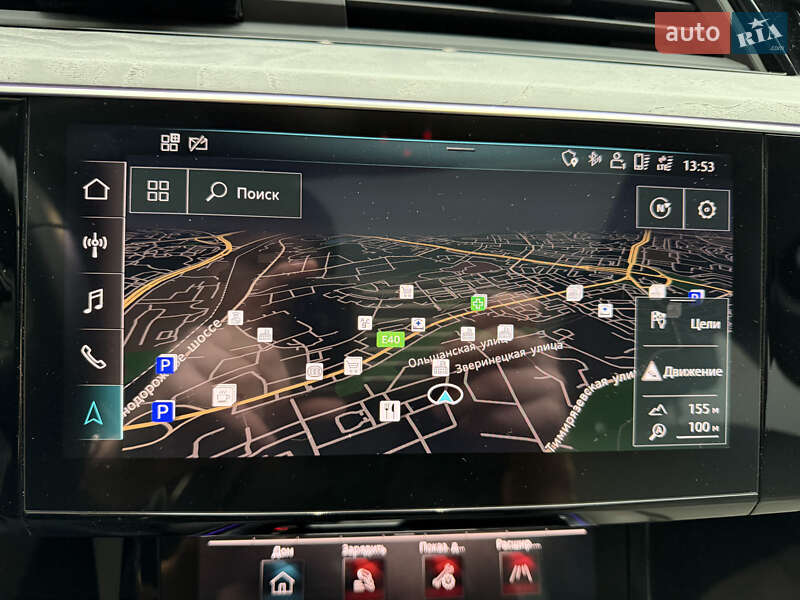This screenshot has width=800, height=600.
Task: Open the grid menu next to search
Action: coord(158,192)
